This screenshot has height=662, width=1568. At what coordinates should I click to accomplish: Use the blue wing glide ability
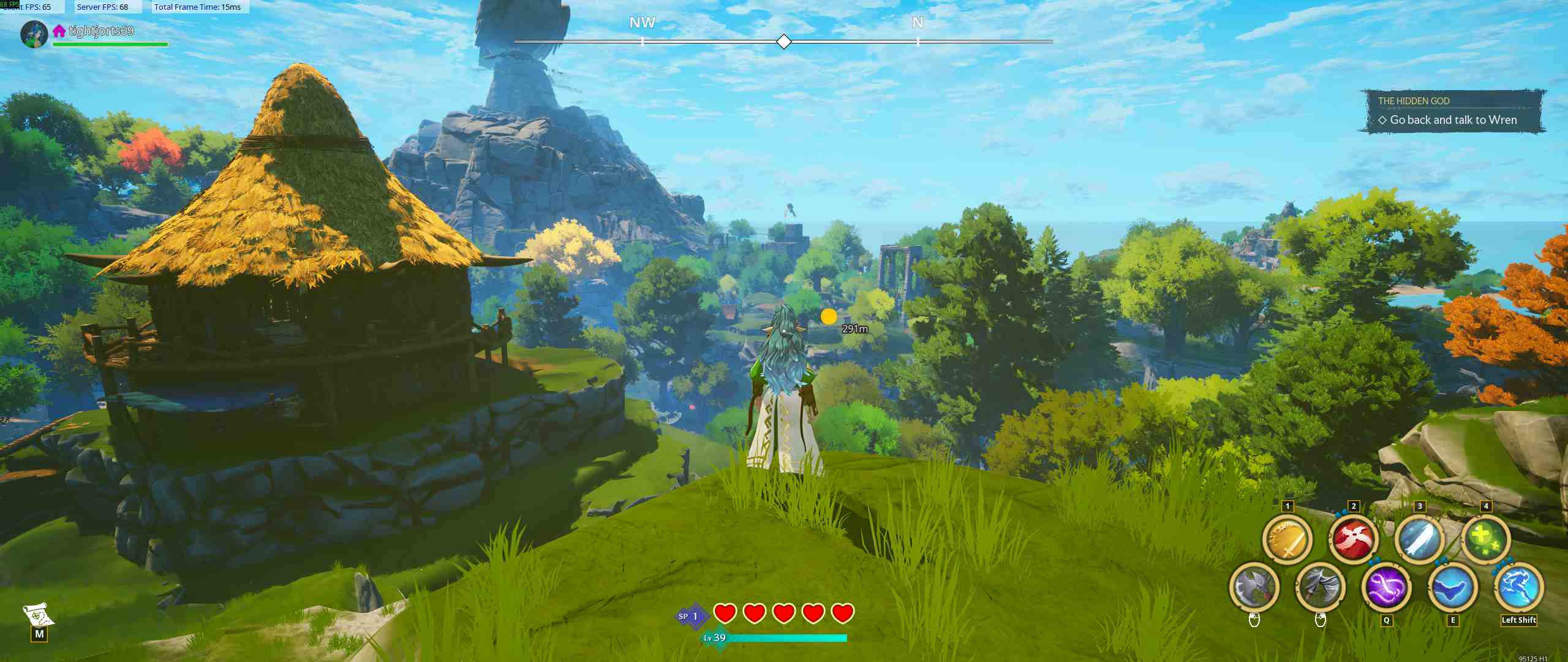[1452, 587]
